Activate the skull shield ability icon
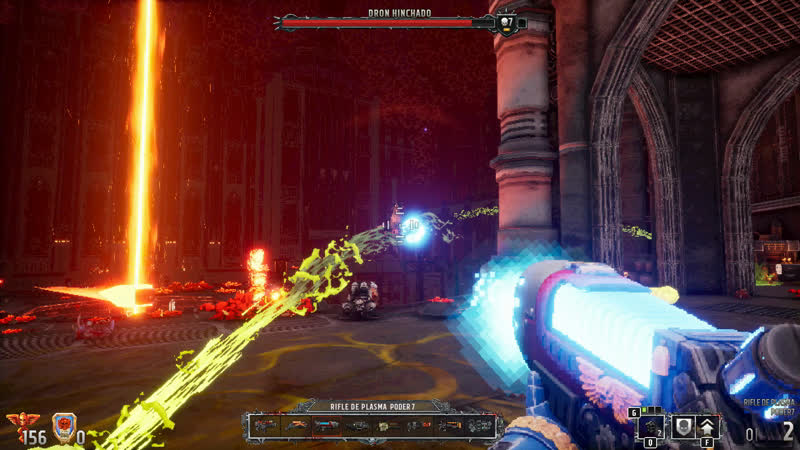The width and height of the screenshot is (800, 450). (x=682, y=426)
